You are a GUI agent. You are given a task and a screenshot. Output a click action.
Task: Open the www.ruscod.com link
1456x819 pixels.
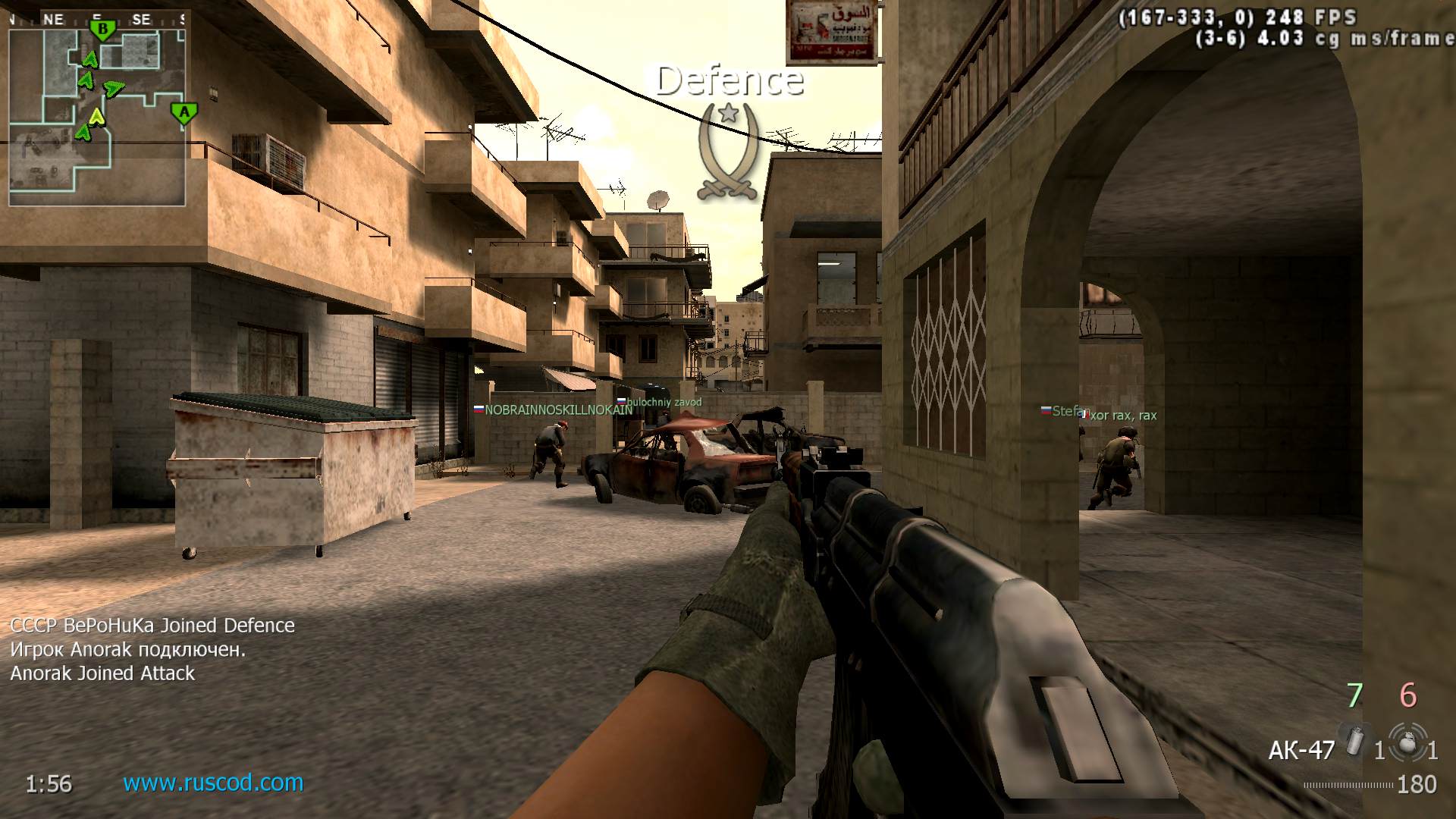click(213, 783)
